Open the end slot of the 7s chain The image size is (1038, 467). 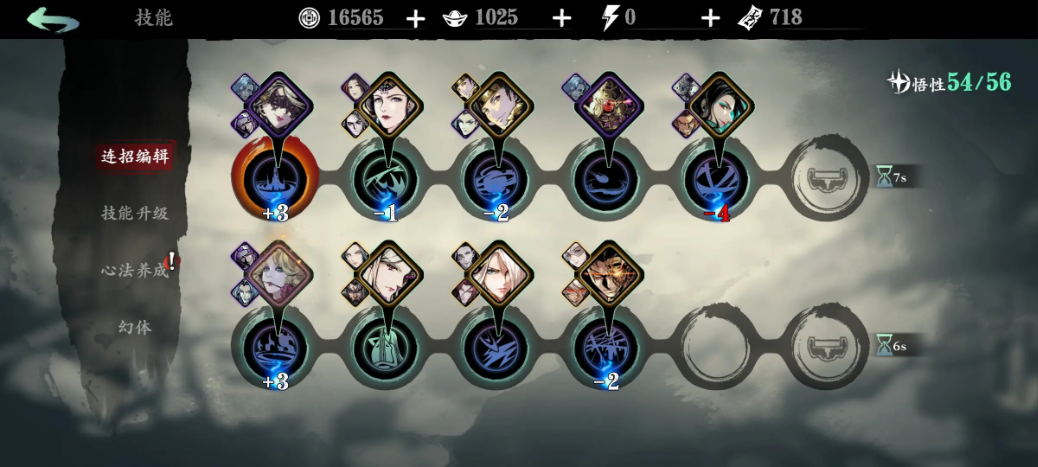(826, 180)
